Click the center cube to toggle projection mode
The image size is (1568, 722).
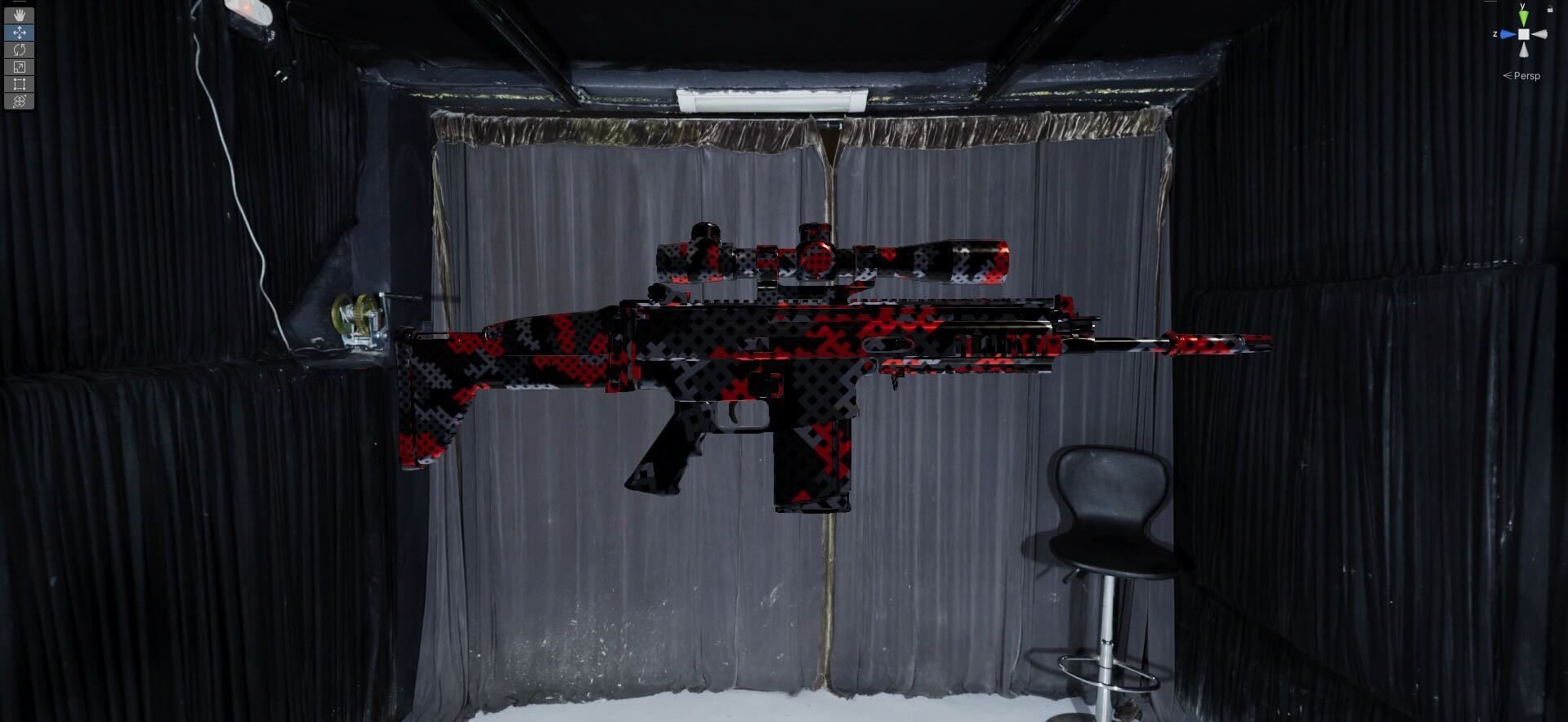point(1524,34)
